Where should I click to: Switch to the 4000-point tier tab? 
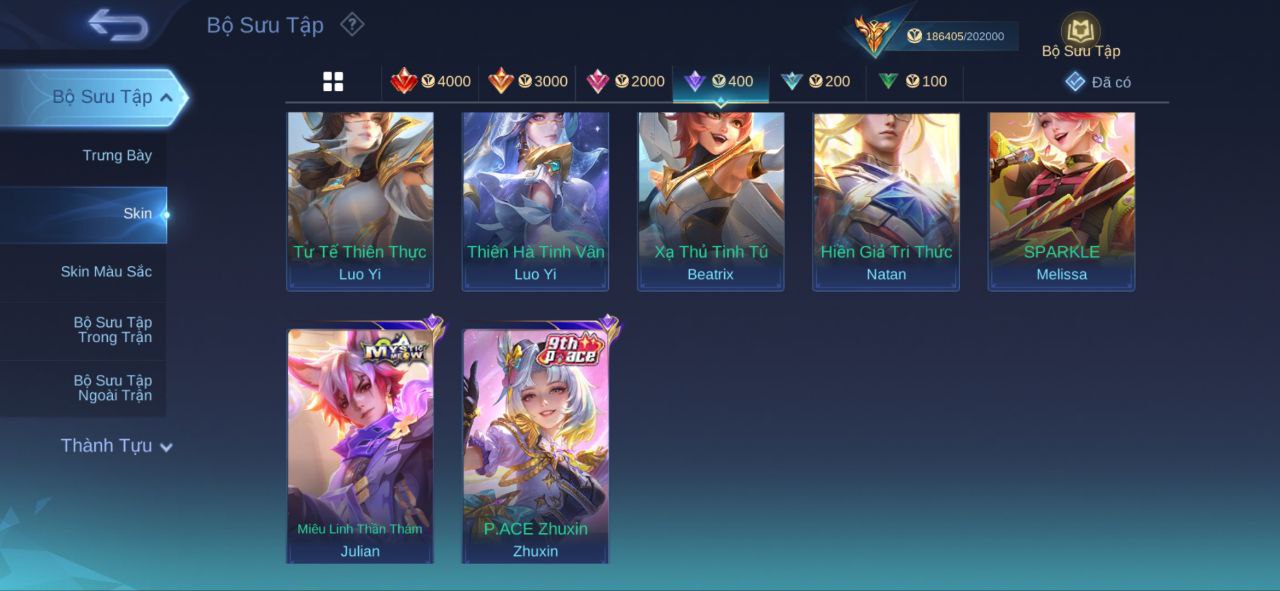[431, 82]
